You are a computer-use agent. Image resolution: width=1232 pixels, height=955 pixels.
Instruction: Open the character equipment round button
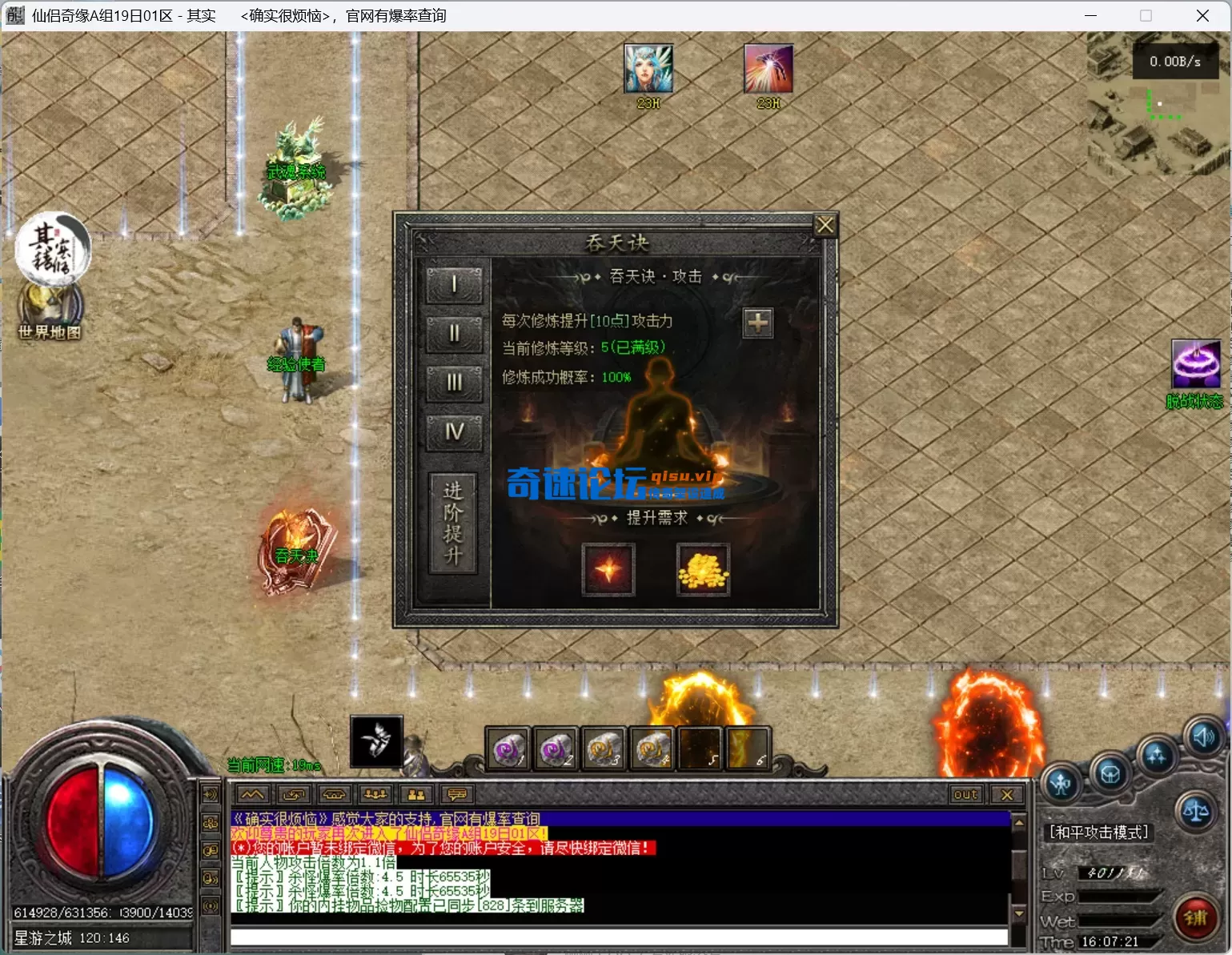pyautogui.click(x=1062, y=784)
